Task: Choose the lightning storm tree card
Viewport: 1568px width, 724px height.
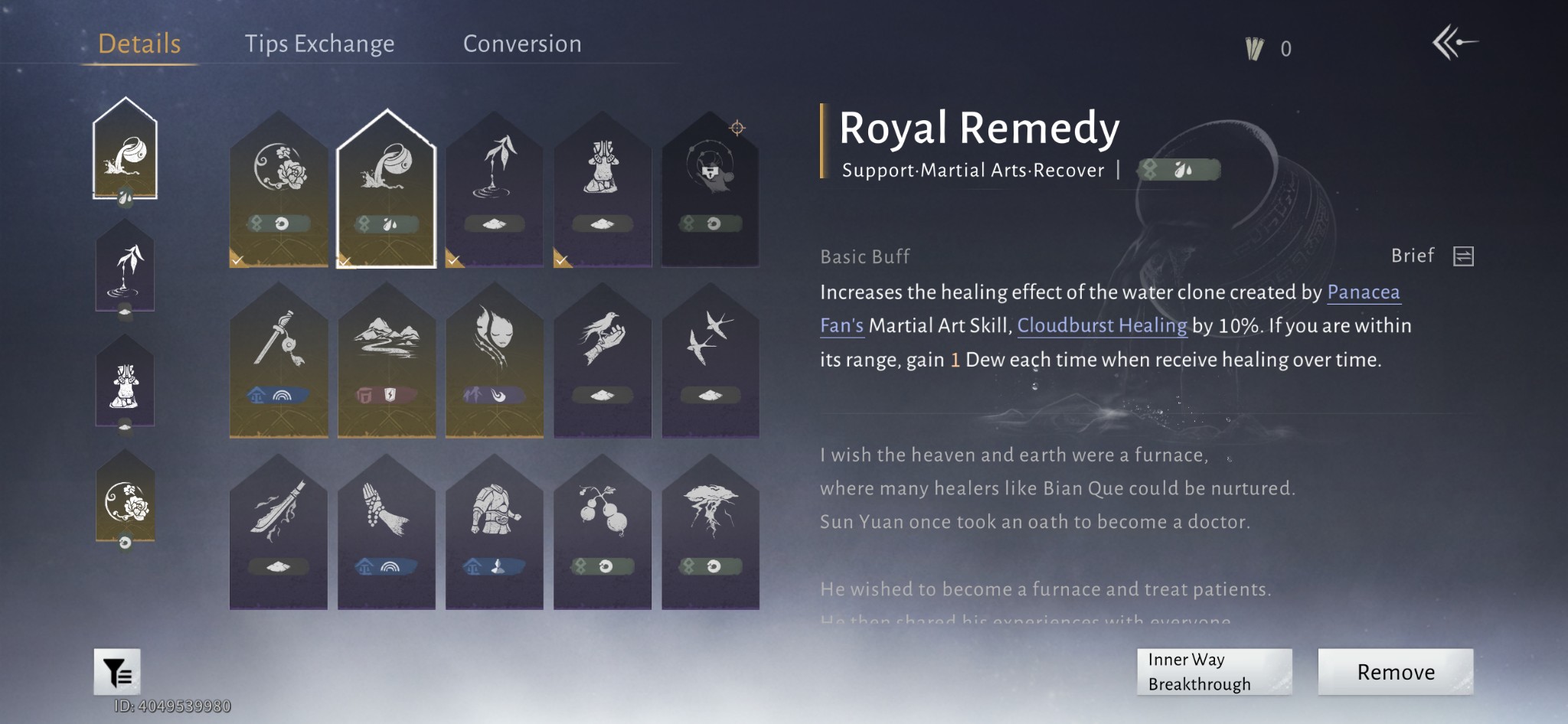Action: pyautogui.click(x=710, y=532)
